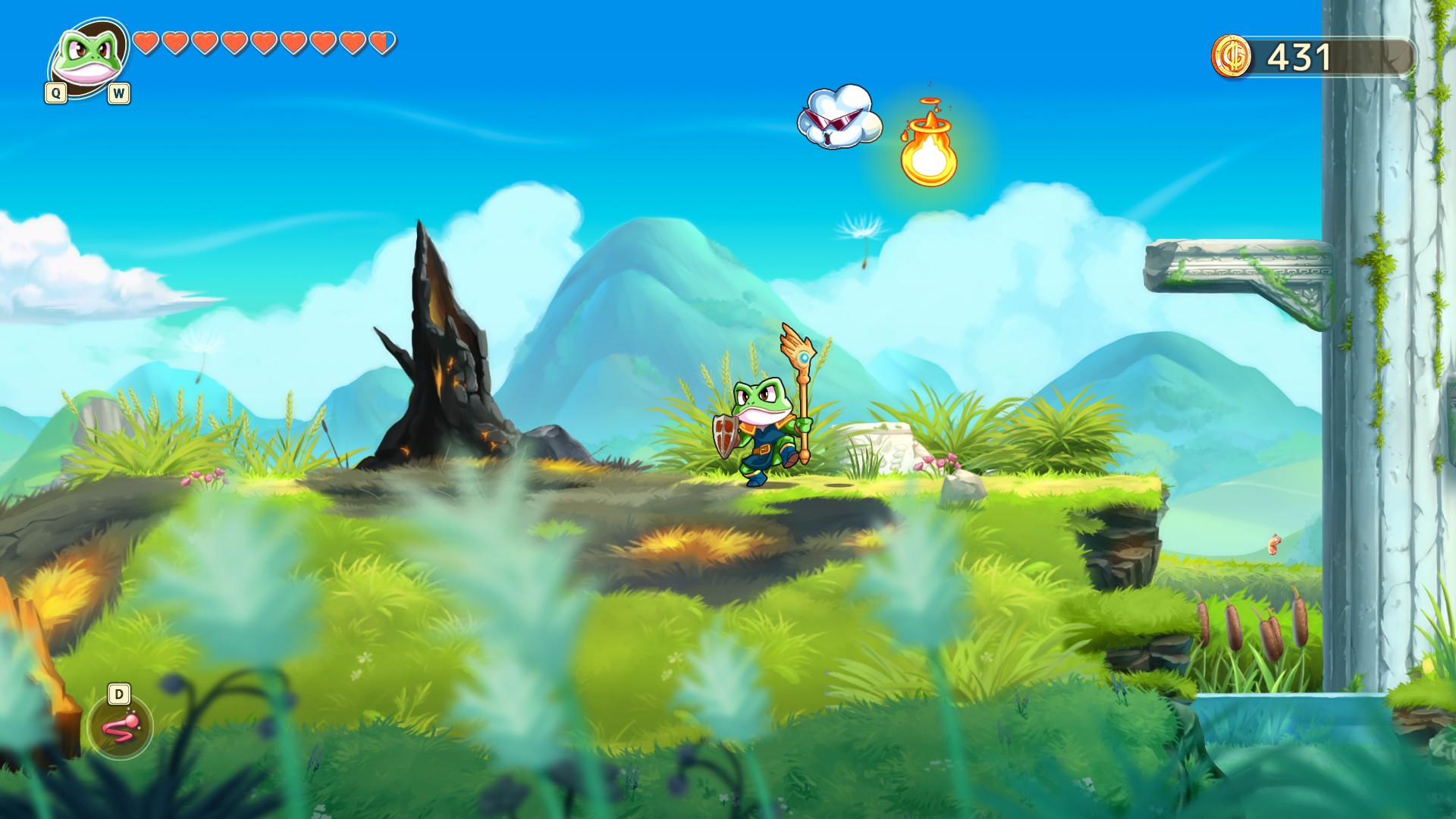Activate the pink tongue ability icon

[x=120, y=727]
